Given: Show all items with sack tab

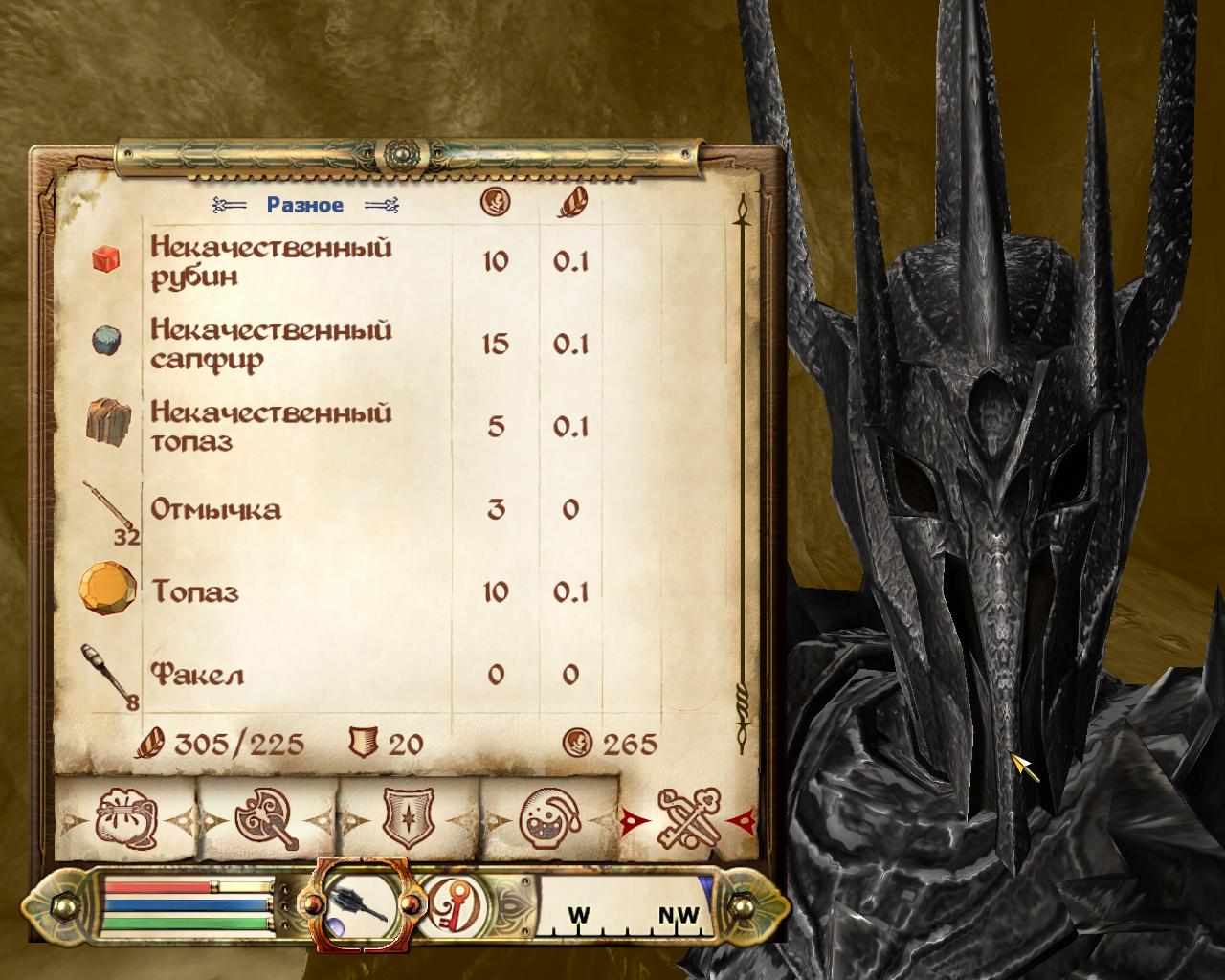Looking at the screenshot, I should (123, 818).
